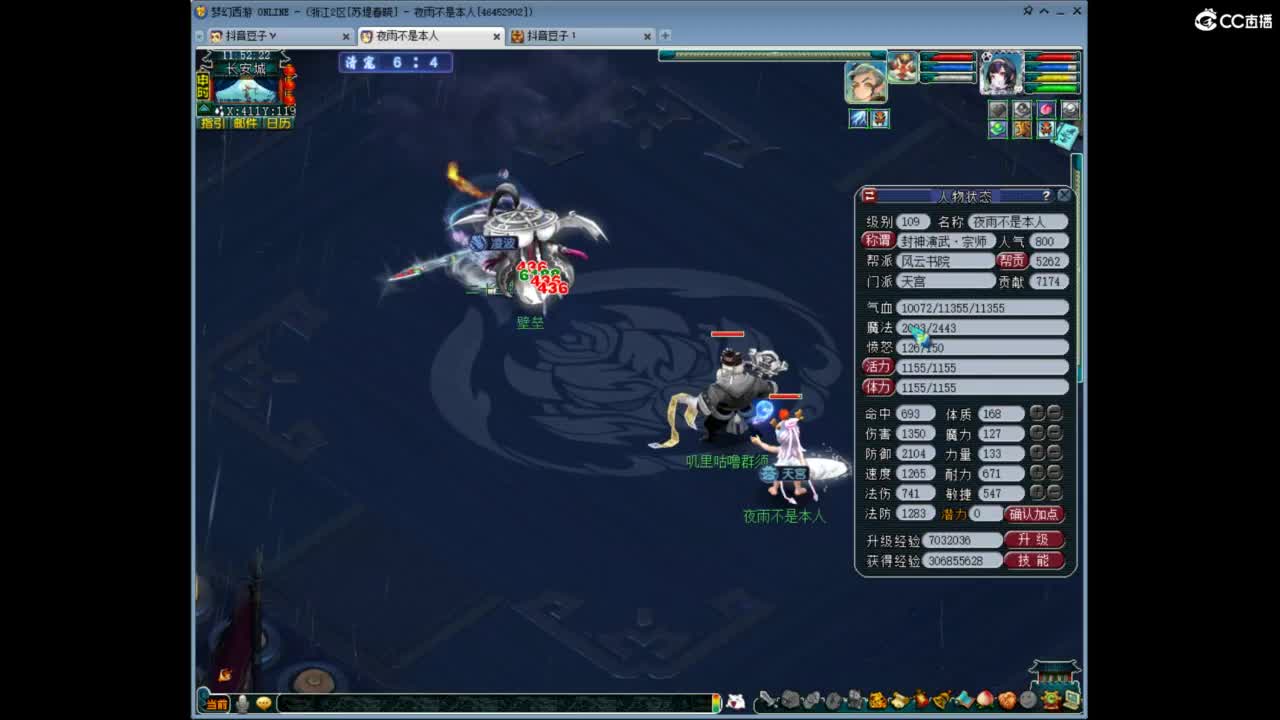The width and height of the screenshot is (1280, 720).
Task: Click the CC live streaming icon in the bottom toolbar
Action: tap(1050, 701)
